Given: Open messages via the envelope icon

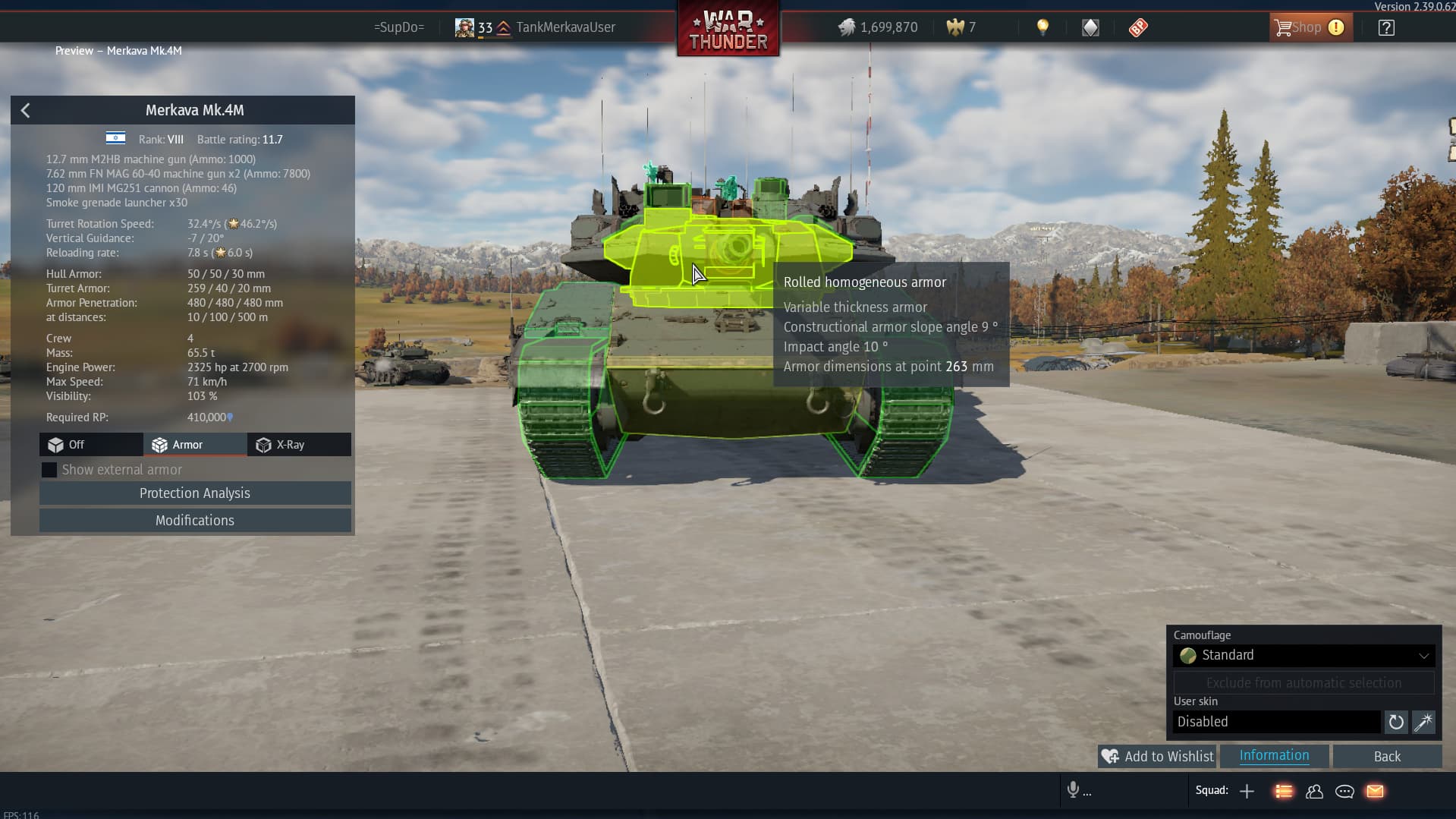Looking at the screenshot, I should point(1373,791).
